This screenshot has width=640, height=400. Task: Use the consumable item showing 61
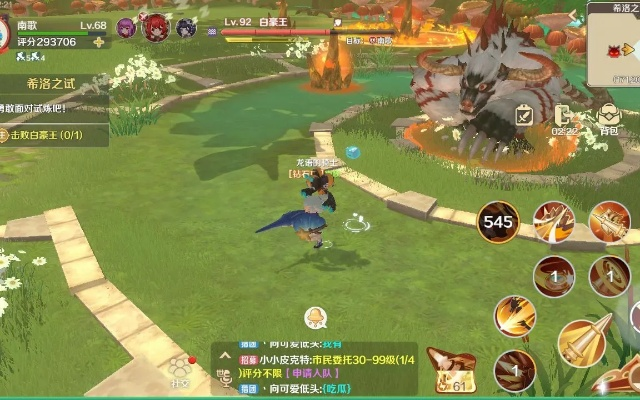tap(451, 372)
